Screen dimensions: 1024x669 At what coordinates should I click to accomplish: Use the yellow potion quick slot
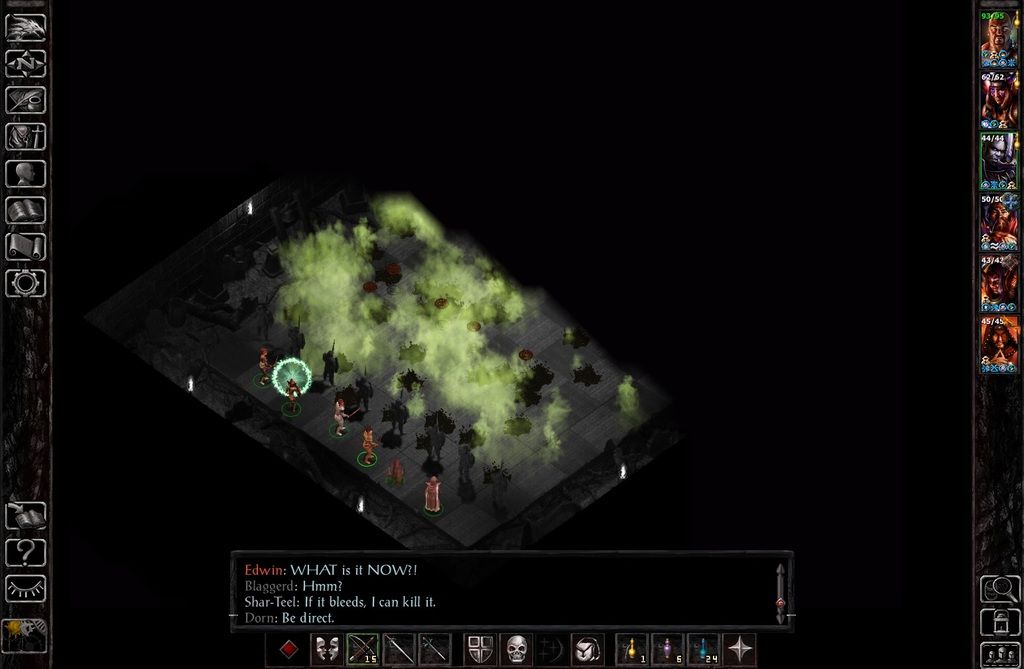pyautogui.click(x=631, y=649)
